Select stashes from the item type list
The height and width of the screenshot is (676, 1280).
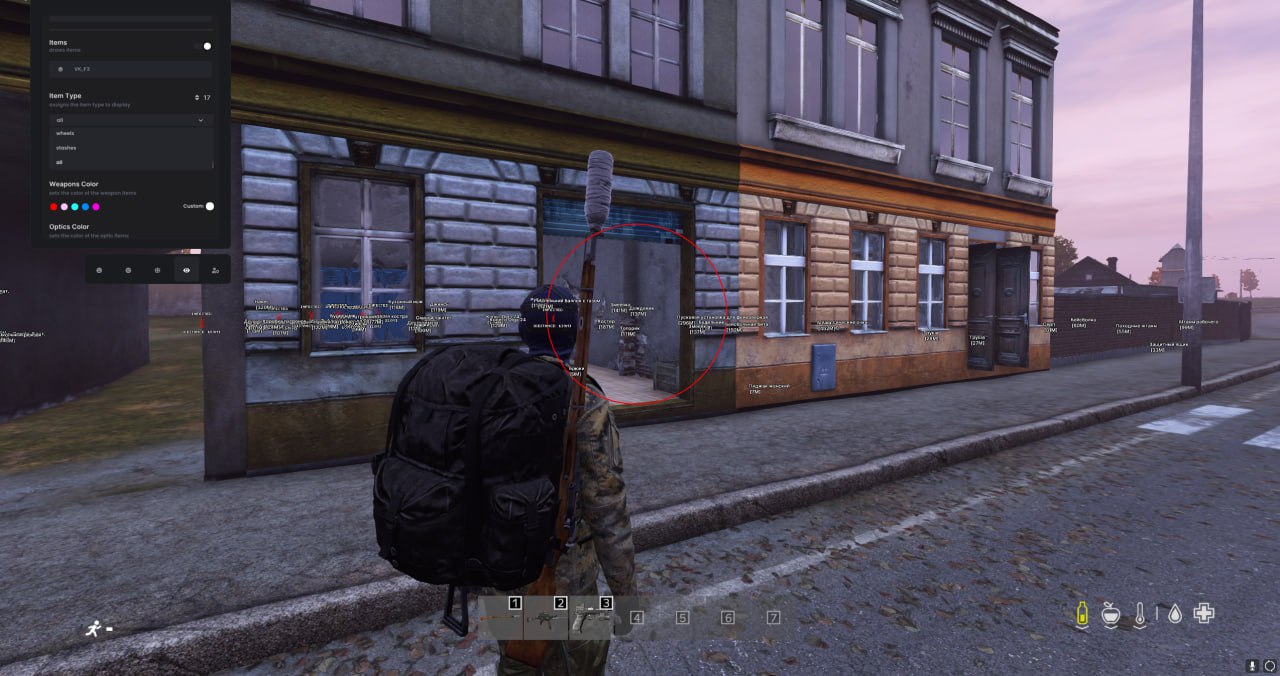[67, 148]
